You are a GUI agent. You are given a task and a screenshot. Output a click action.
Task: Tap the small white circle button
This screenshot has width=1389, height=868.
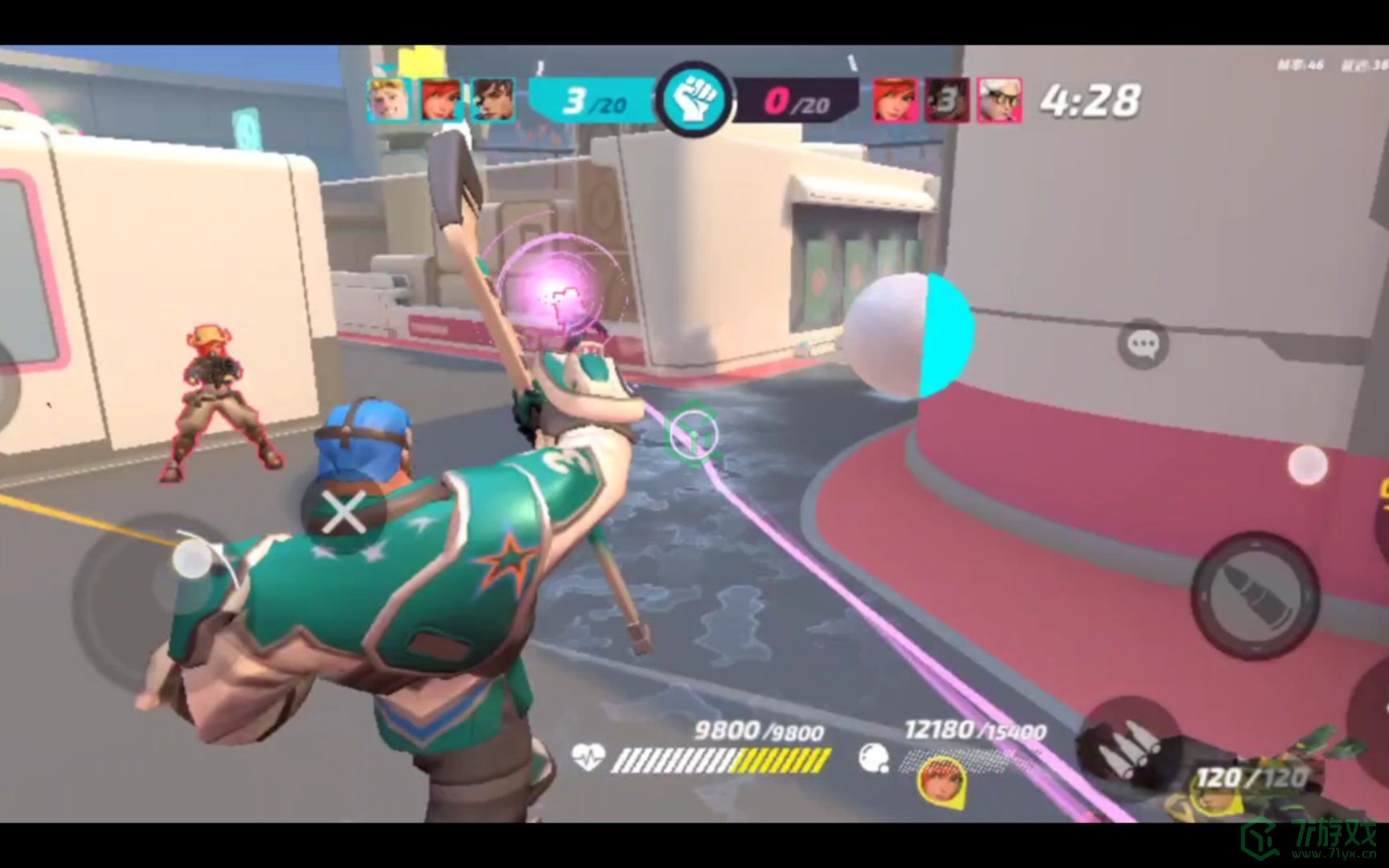point(1307,465)
